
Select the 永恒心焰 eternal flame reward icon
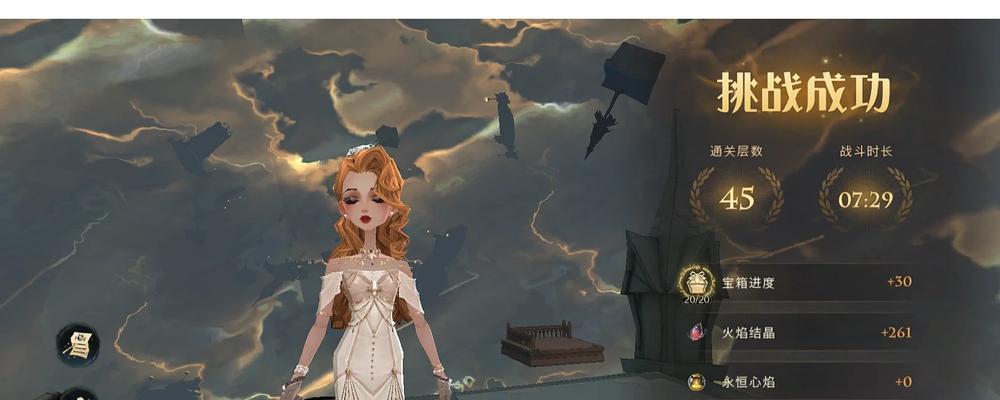[x=696, y=381]
